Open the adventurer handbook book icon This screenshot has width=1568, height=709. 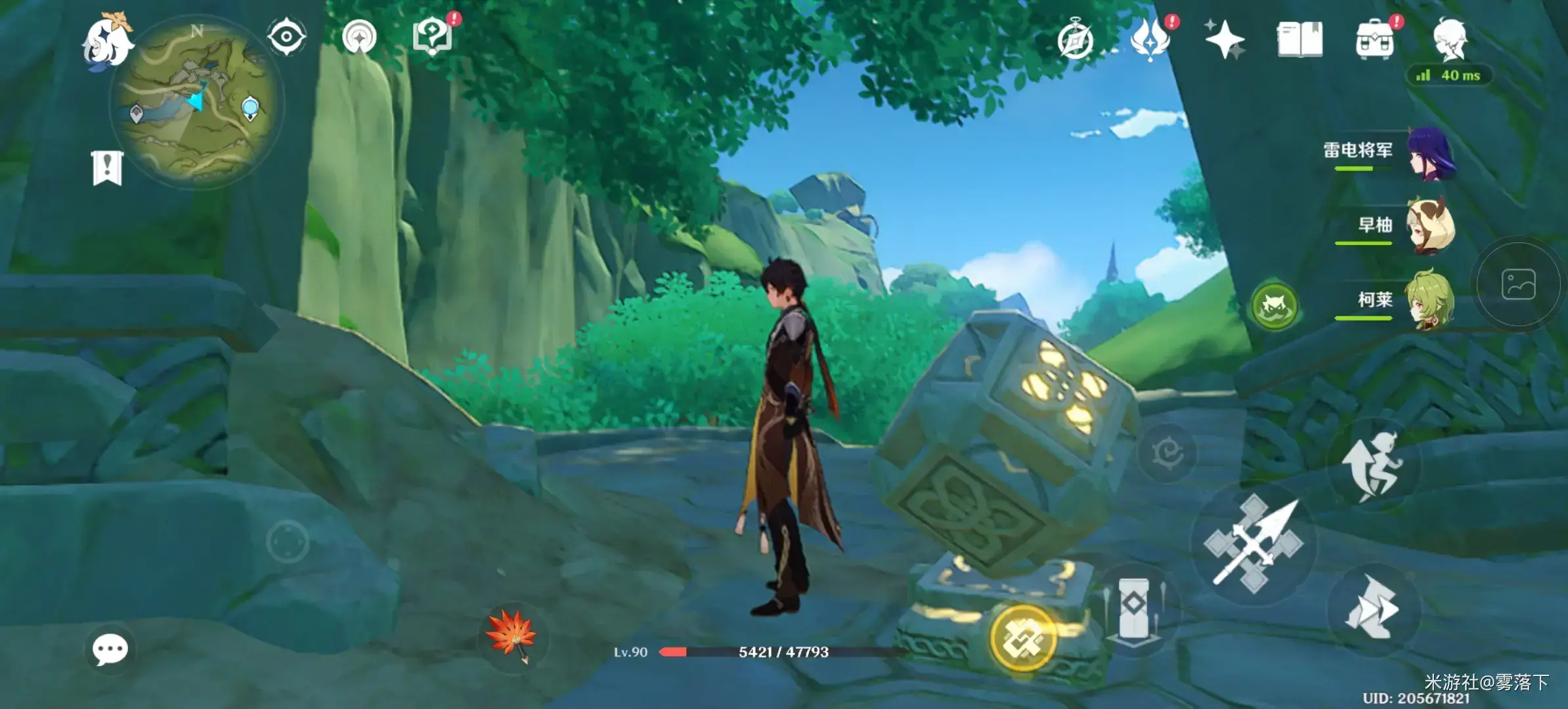pyautogui.click(x=1299, y=39)
